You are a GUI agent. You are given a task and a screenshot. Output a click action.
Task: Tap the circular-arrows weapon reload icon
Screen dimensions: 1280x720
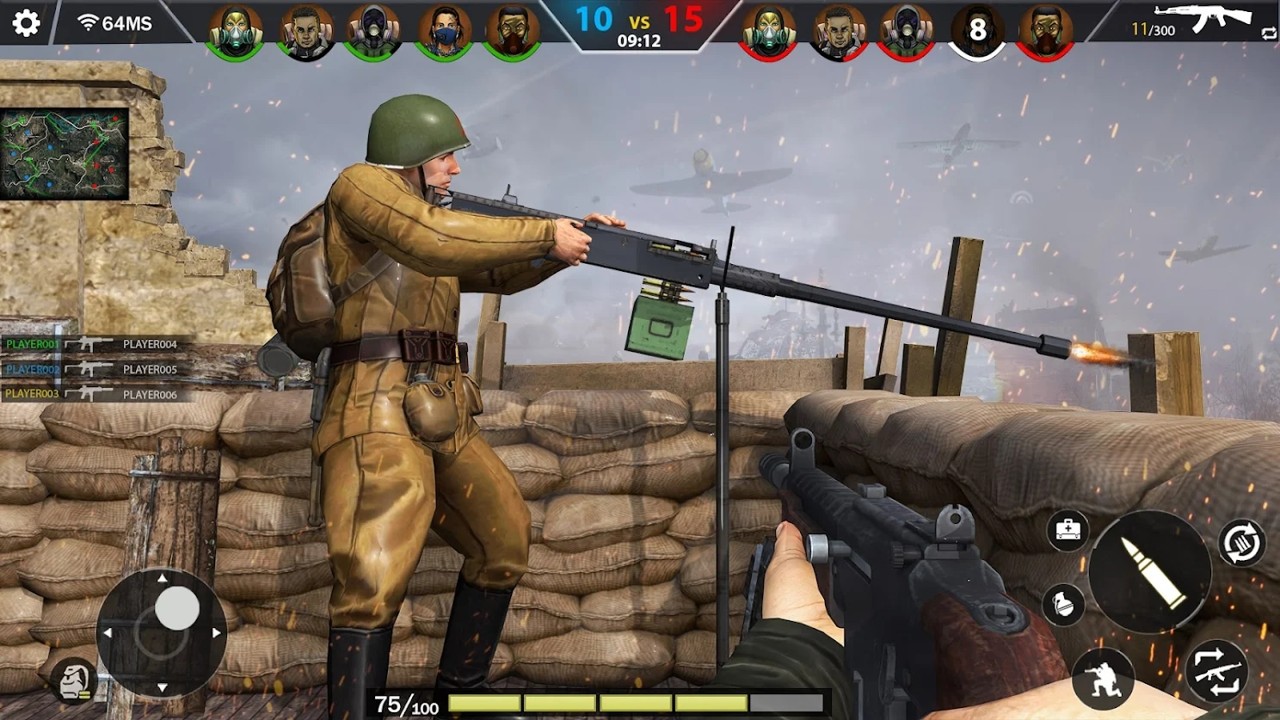1240,542
